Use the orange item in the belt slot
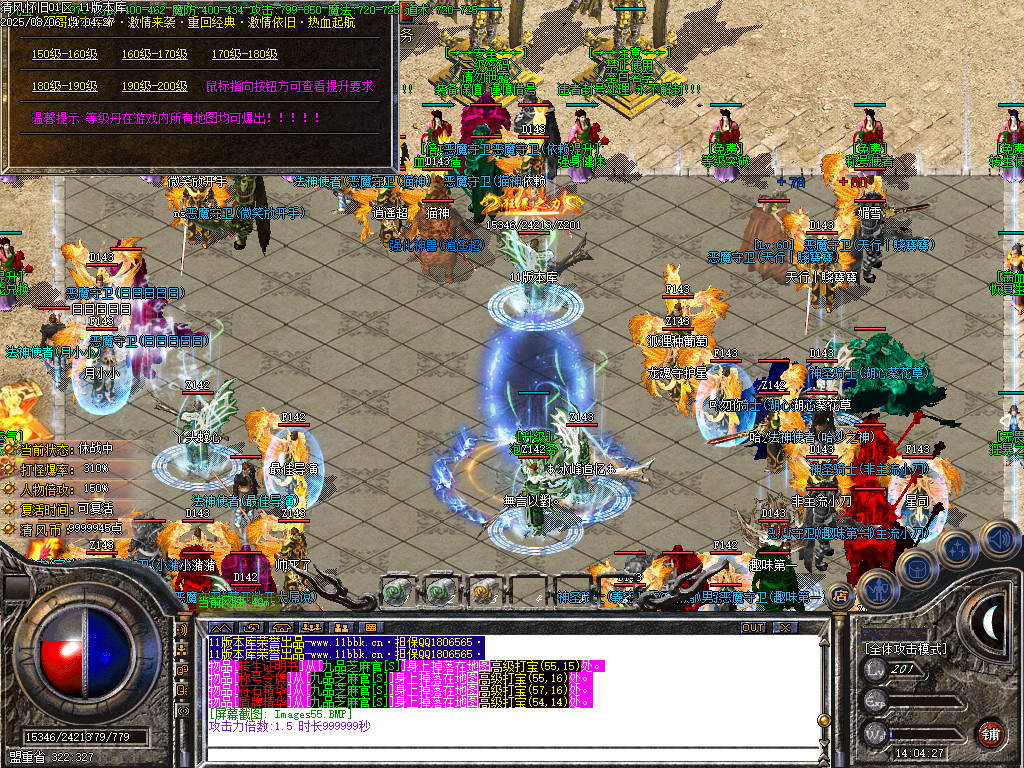1024x768 pixels. (x=484, y=591)
